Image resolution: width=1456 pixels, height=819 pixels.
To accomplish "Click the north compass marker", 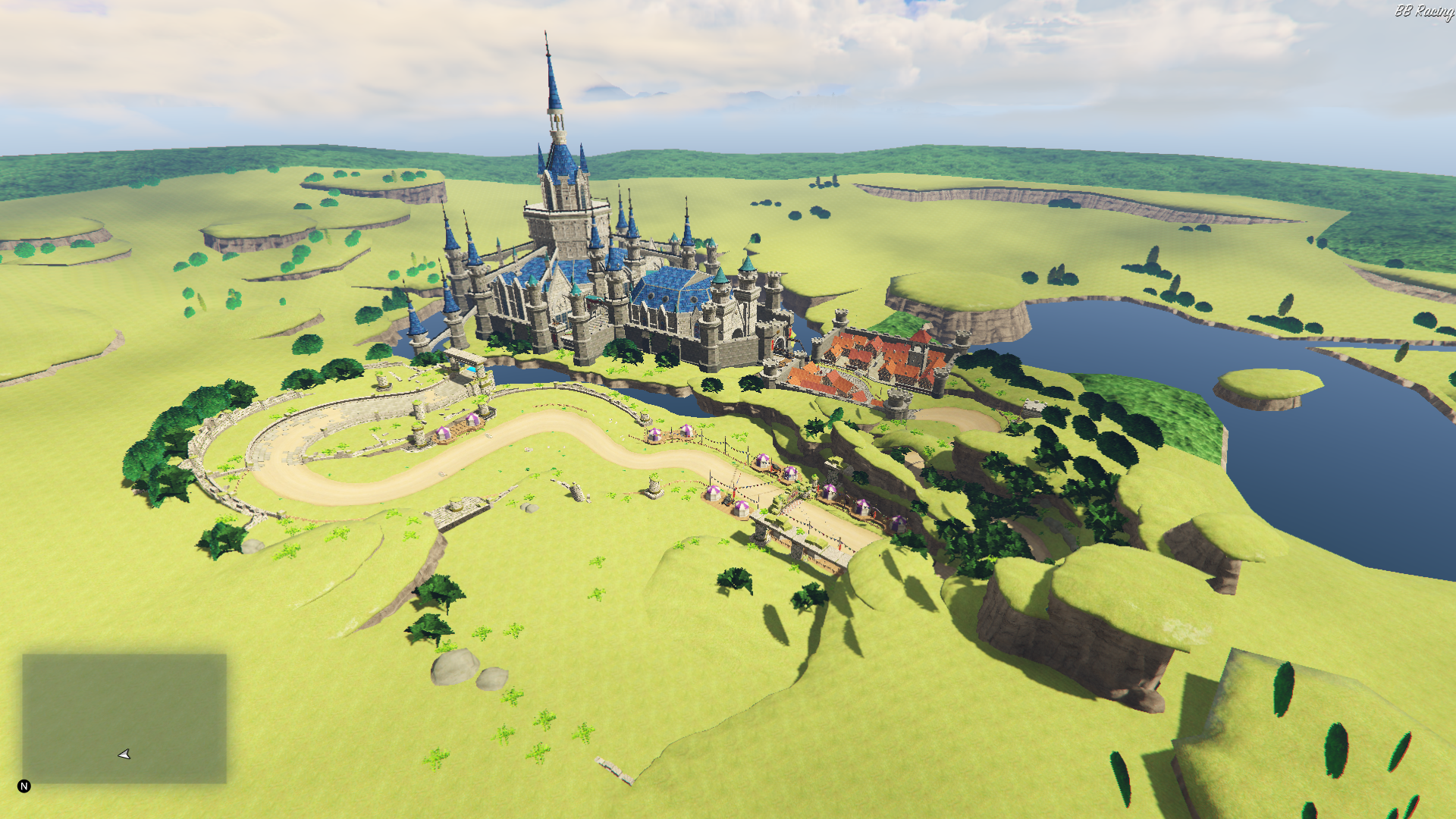I will pyautogui.click(x=24, y=786).
